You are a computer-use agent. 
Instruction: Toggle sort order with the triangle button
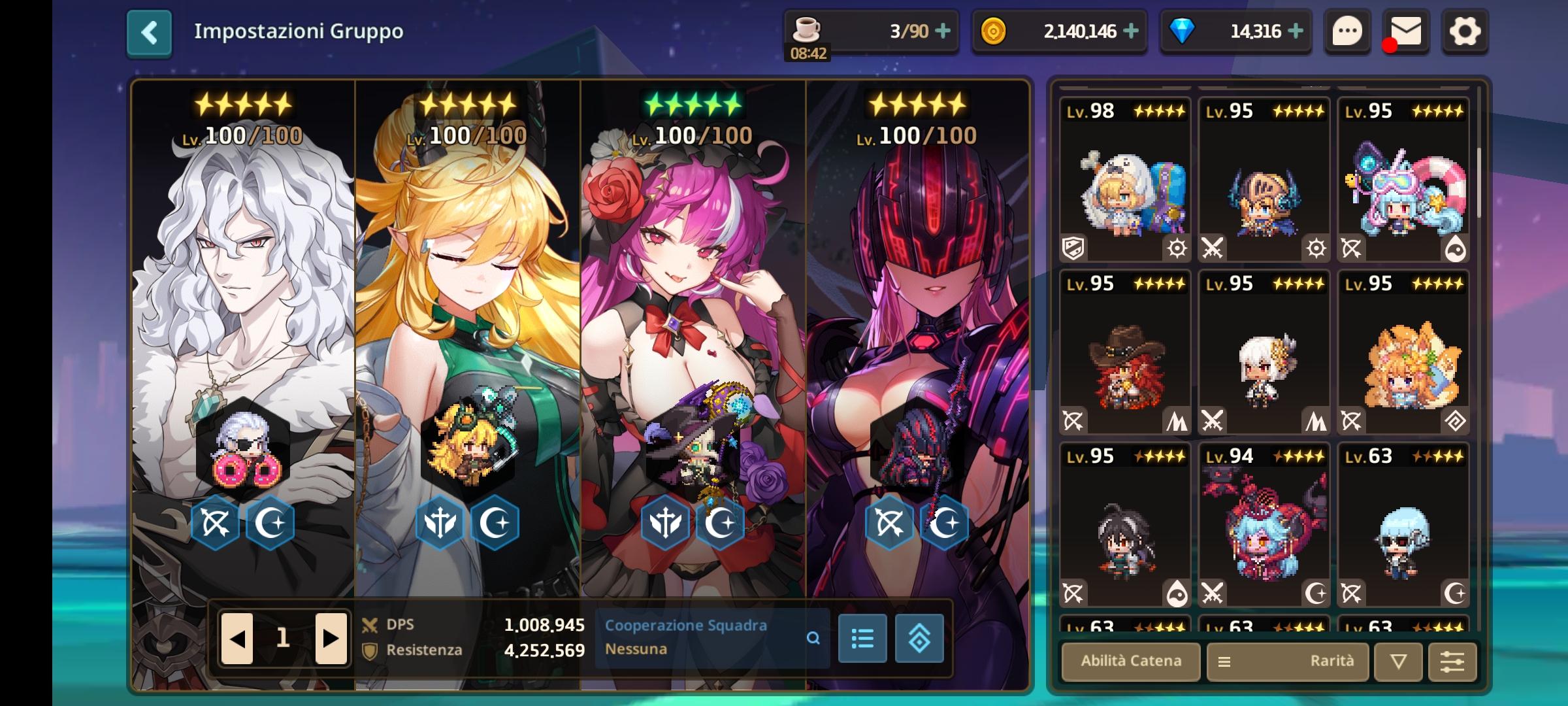click(x=1396, y=662)
